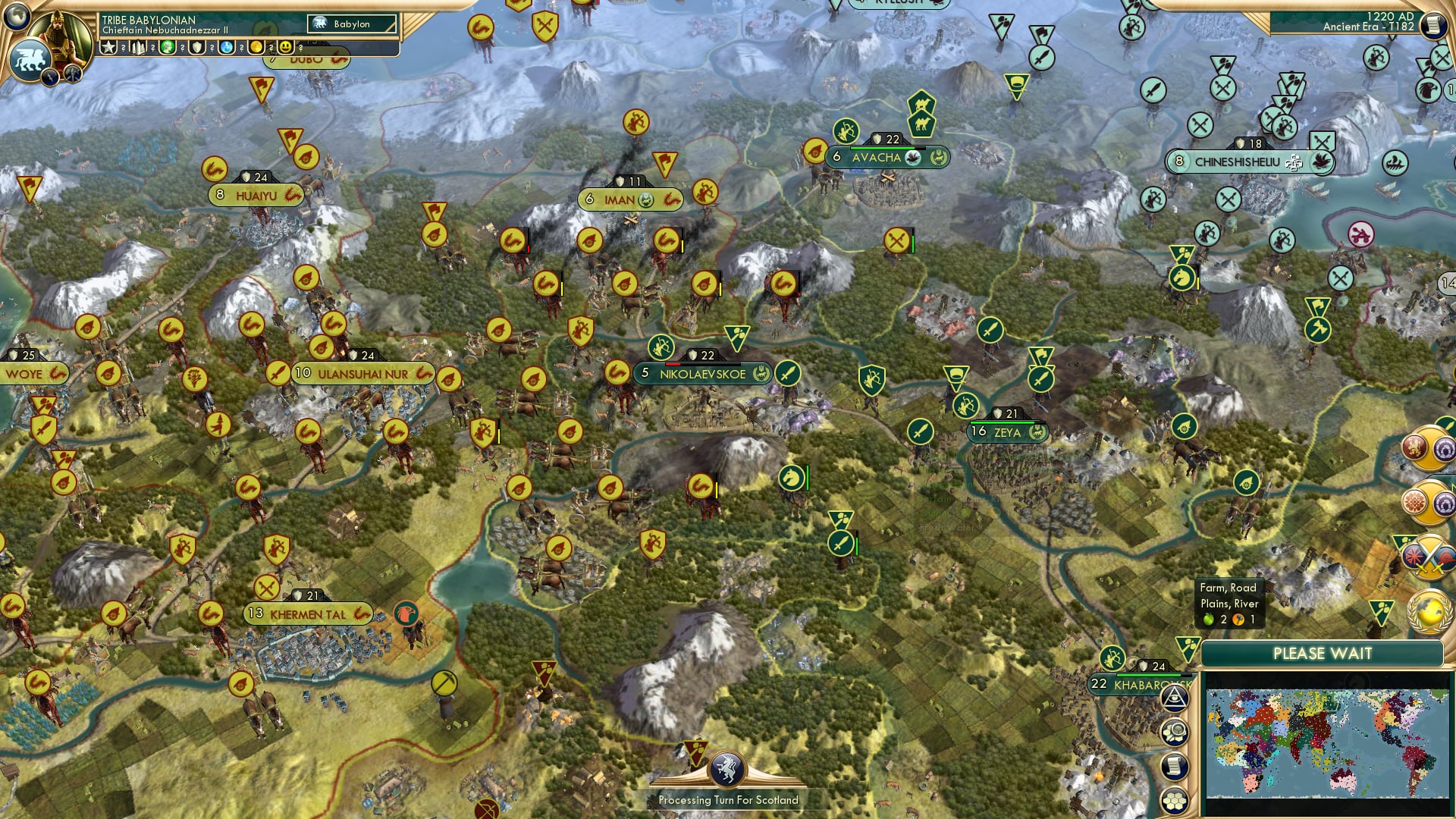Click the white shield military icon
The height and width of the screenshot is (819, 1456).
(x=197, y=48)
